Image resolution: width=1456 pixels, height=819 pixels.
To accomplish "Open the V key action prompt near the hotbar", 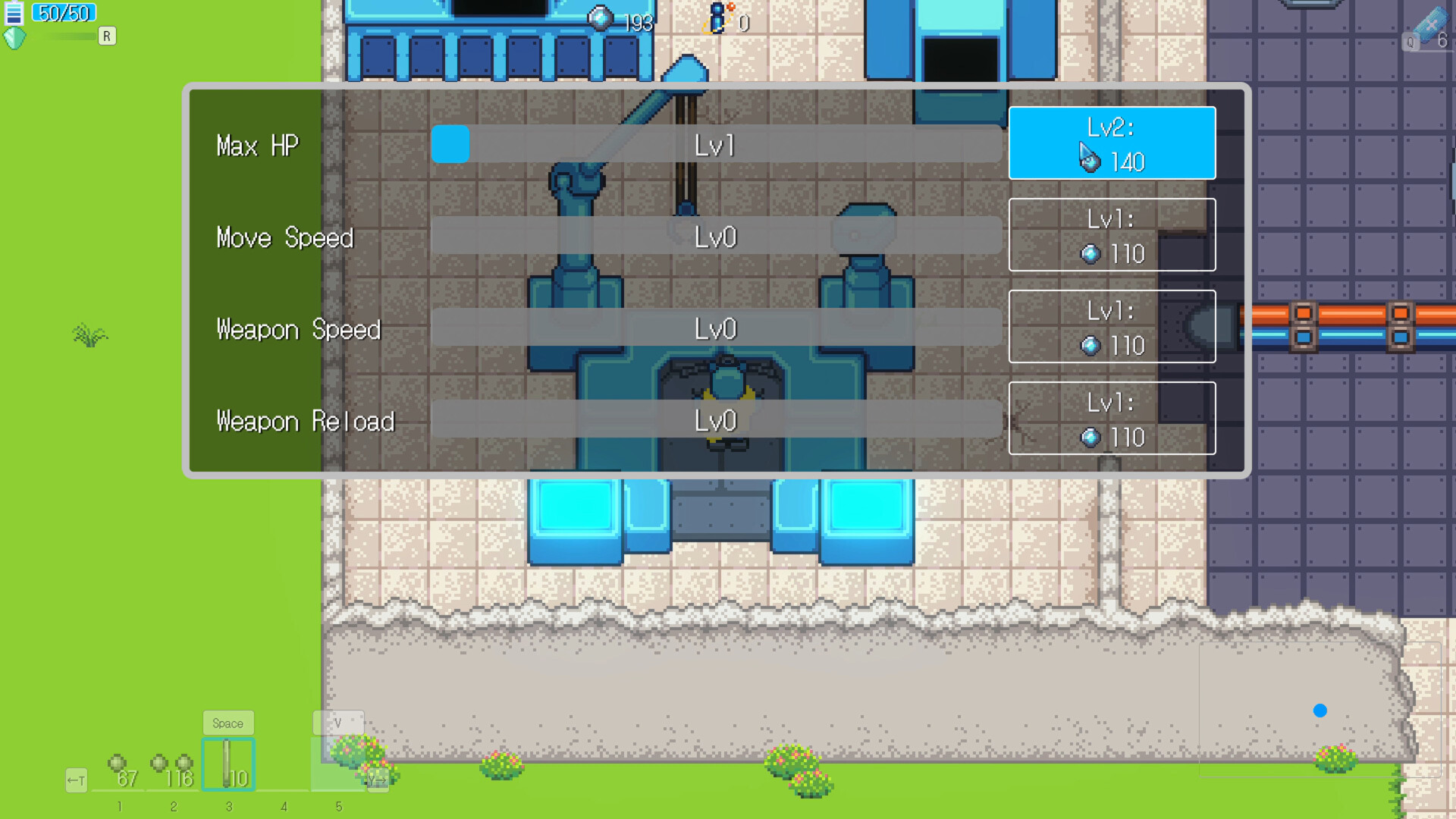I will pyautogui.click(x=339, y=723).
